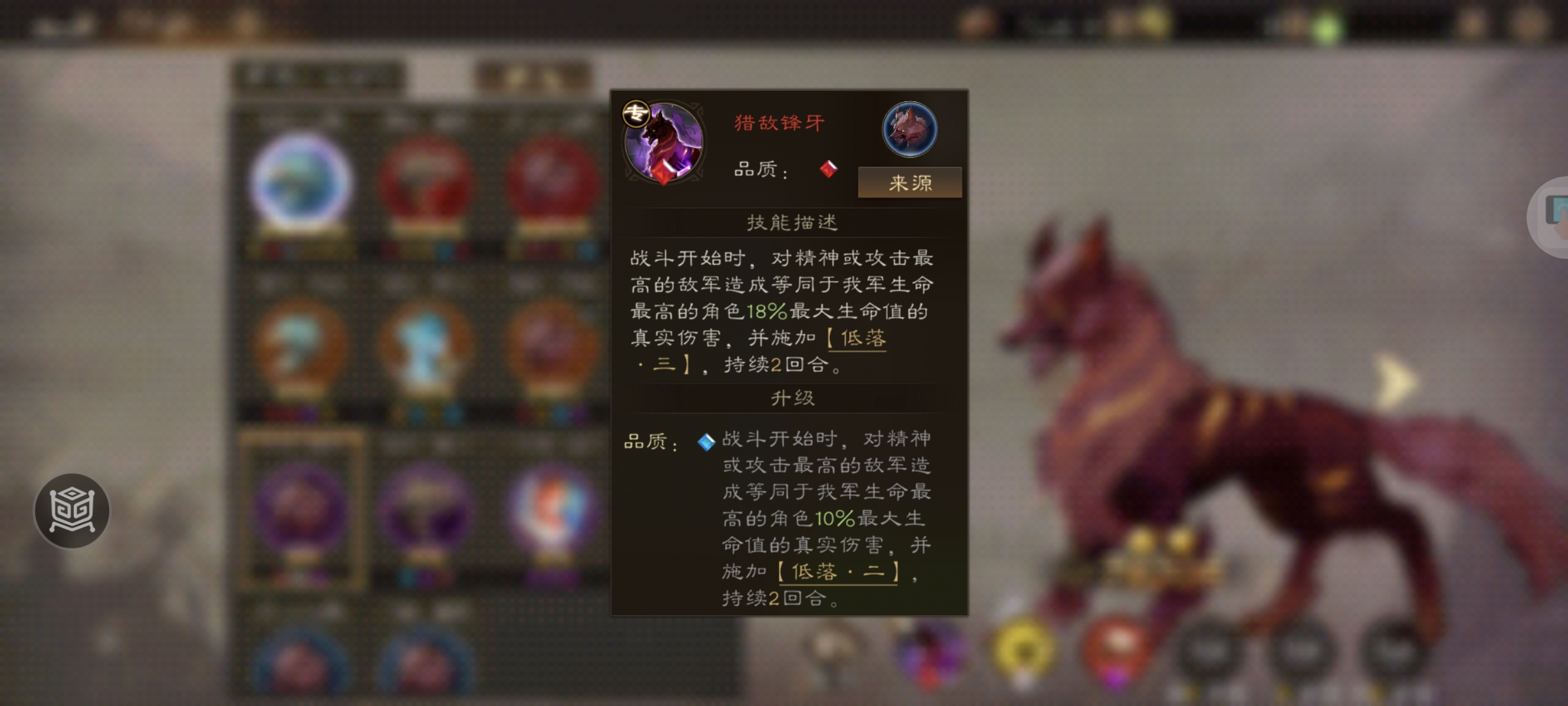Viewport: 1568px width, 706px height.
Task: Open the cube emblem icon at screen left
Action: coord(74,512)
